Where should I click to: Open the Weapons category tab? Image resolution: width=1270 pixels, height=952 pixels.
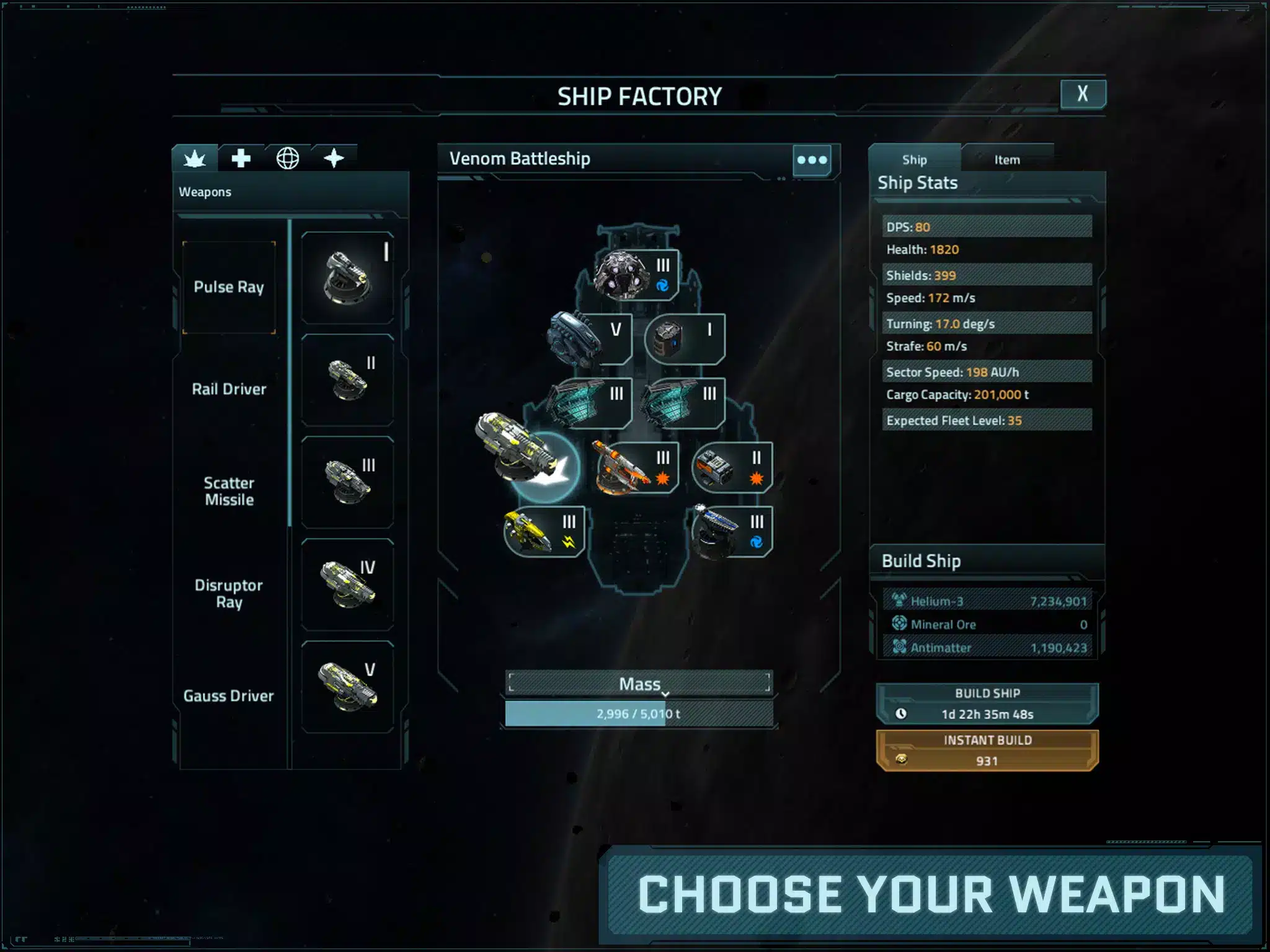click(x=195, y=159)
